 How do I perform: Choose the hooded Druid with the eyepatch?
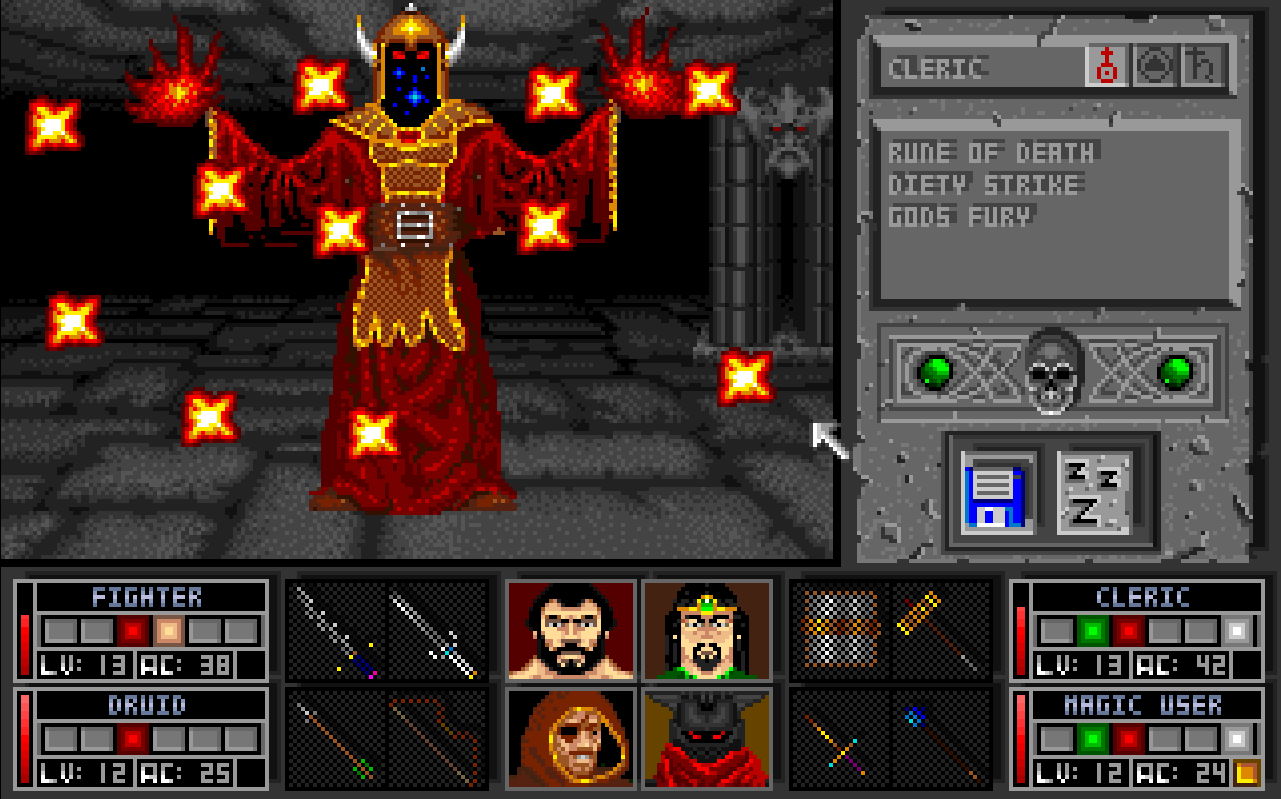coord(571,737)
